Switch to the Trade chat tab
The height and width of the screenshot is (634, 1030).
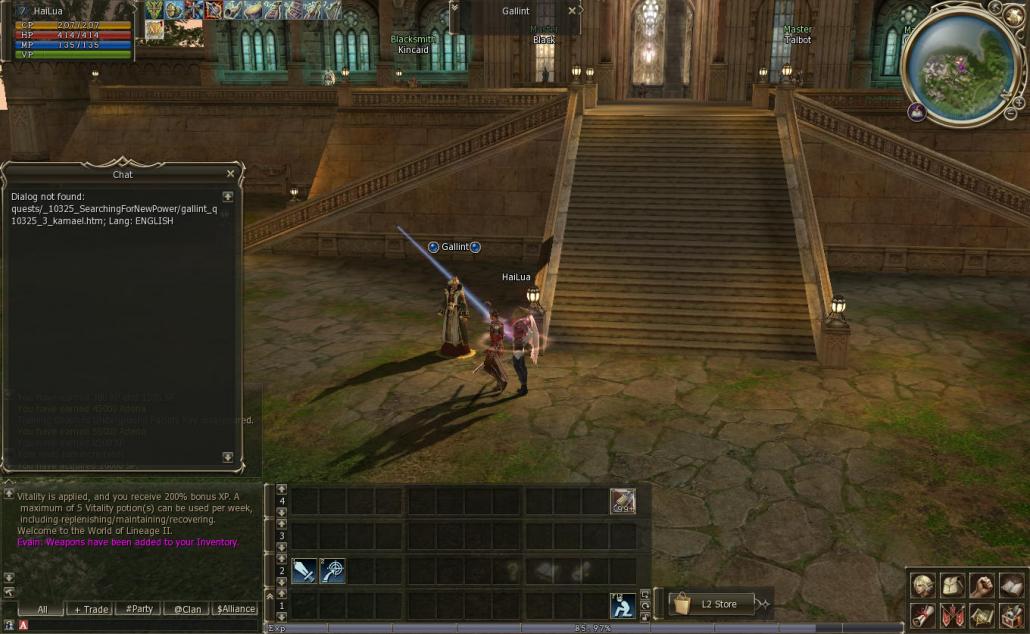91,609
